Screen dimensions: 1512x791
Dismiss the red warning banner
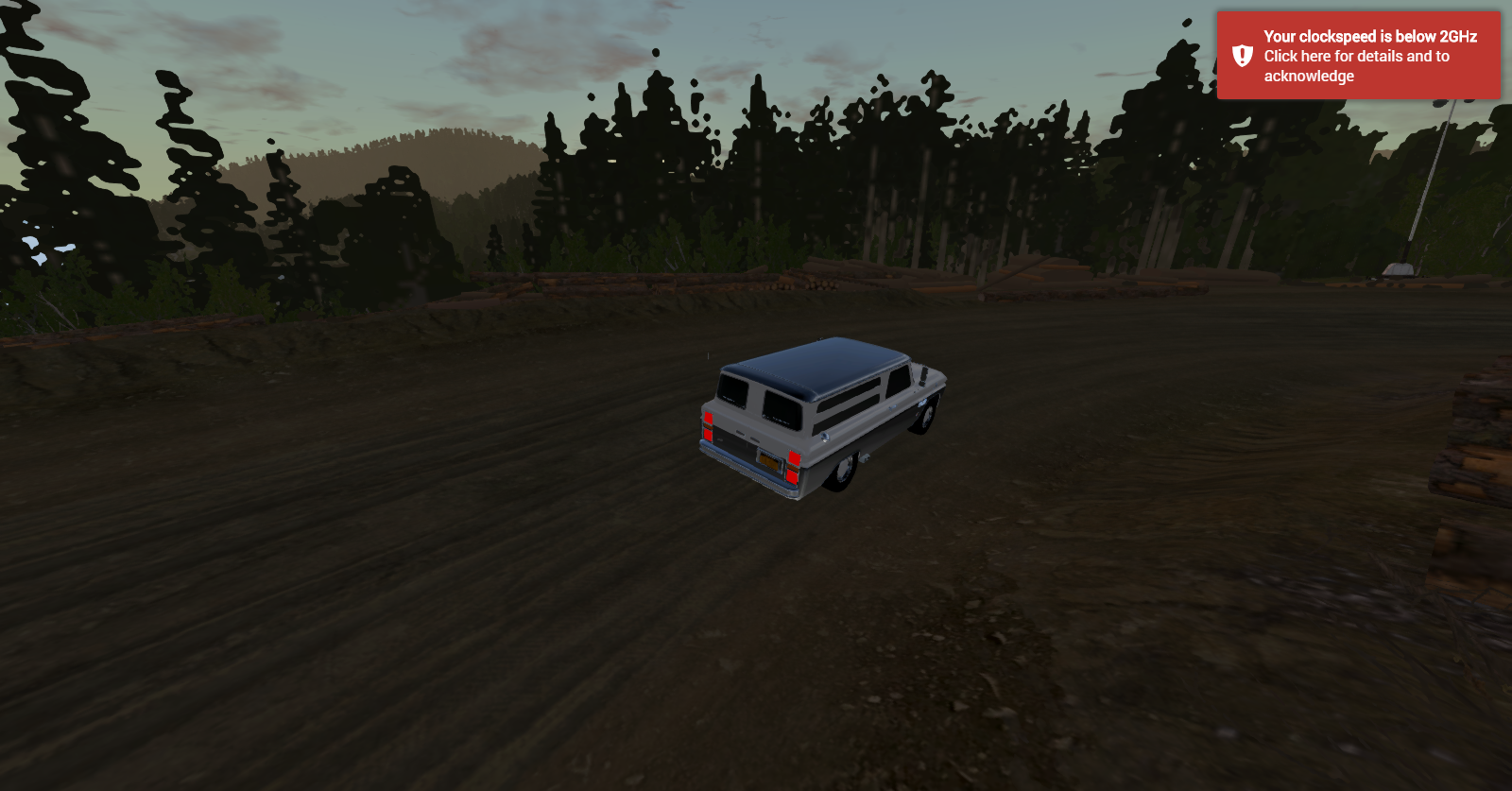click(x=1361, y=57)
